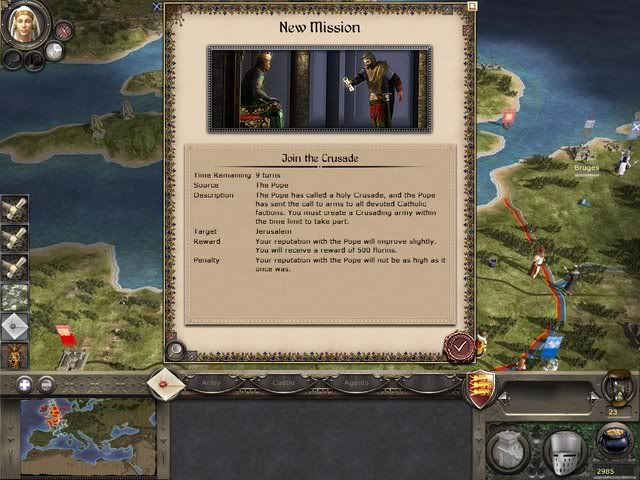Click the red crossed button beside the portrait
The height and width of the screenshot is (480, 640).
(61, 32)
